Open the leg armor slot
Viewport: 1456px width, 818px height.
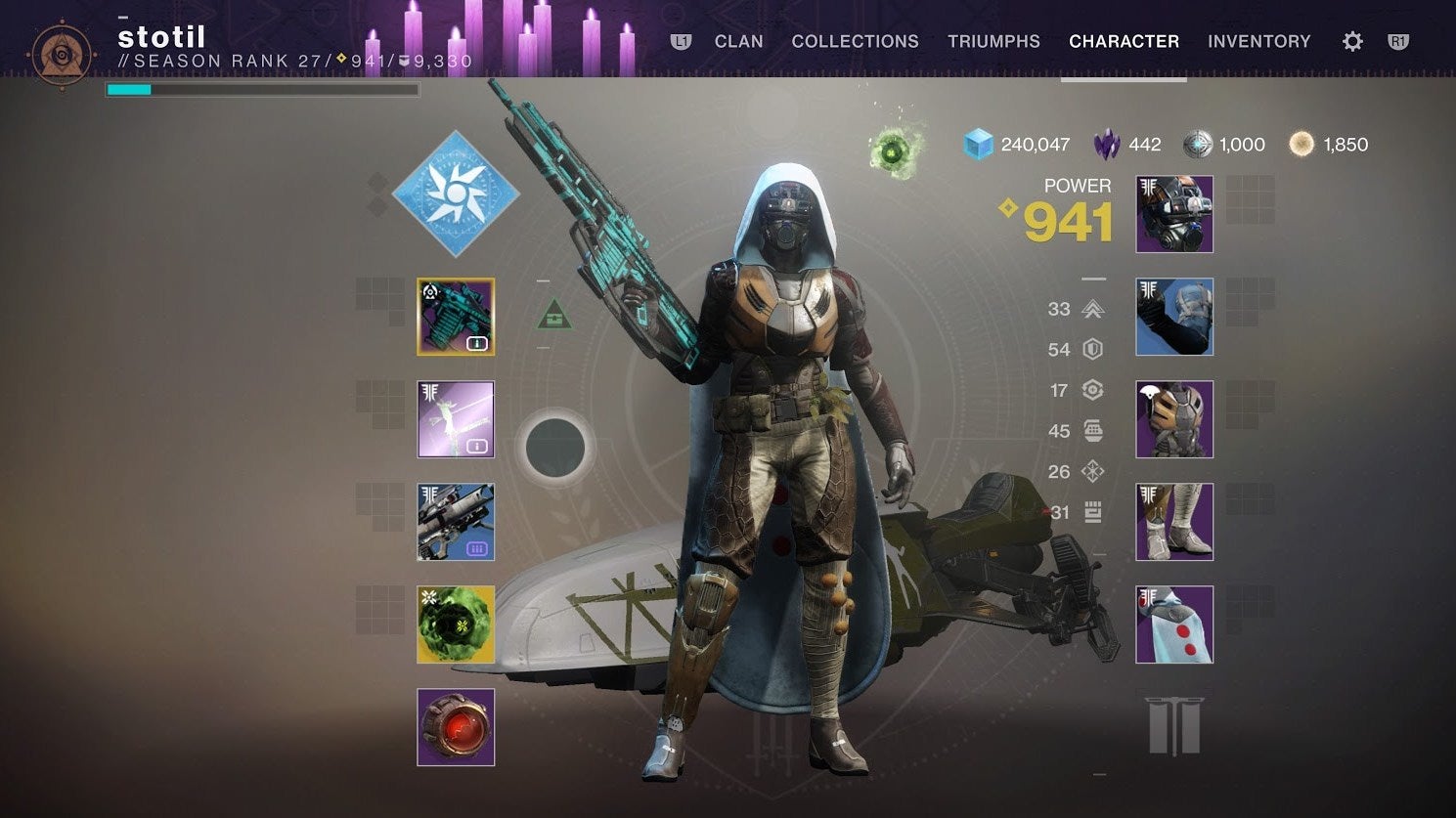click(1174, 522)
